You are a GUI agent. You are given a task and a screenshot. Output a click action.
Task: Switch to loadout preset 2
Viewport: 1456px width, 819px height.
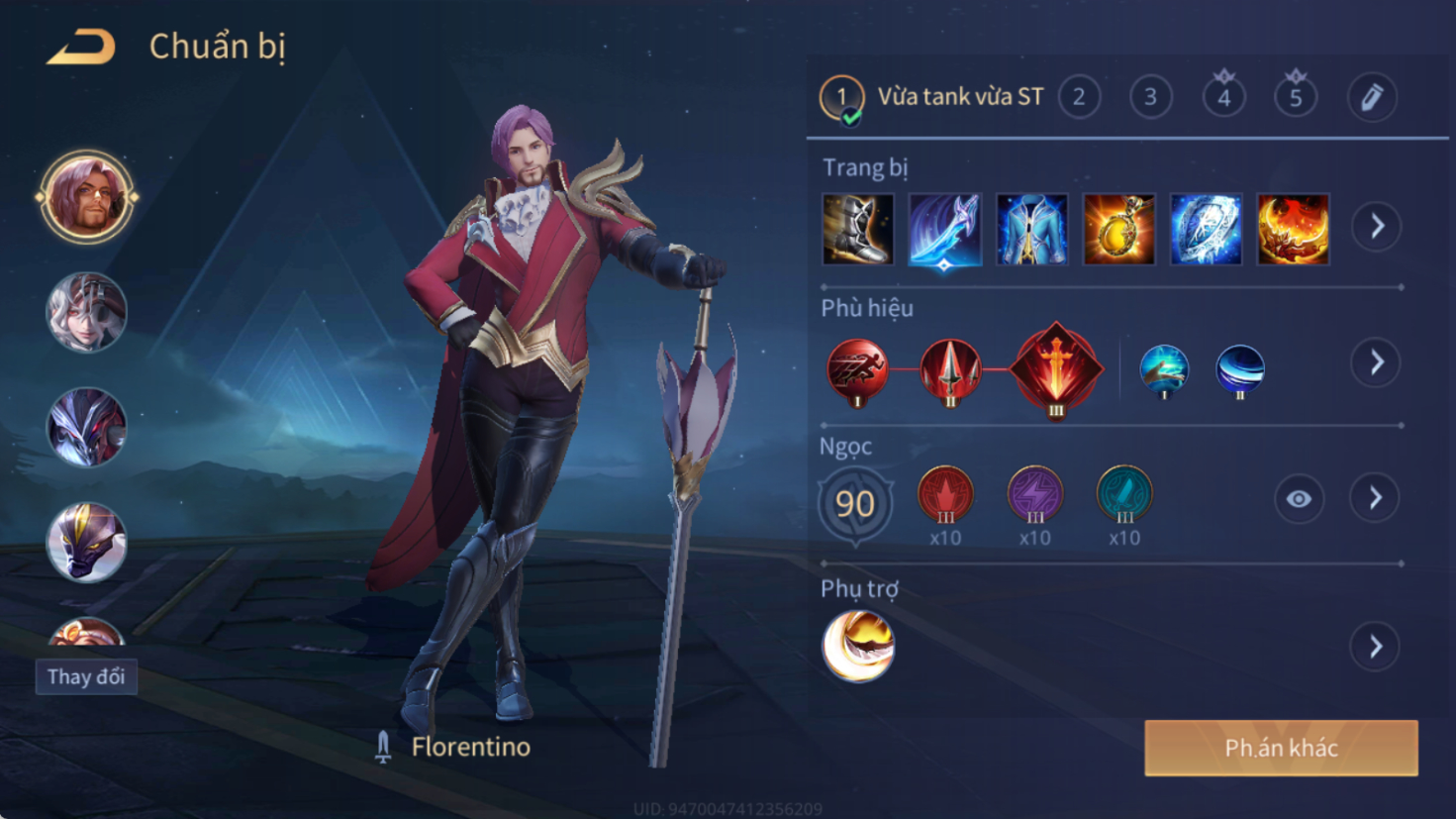pyautogui.click(x=1079, y=97)
